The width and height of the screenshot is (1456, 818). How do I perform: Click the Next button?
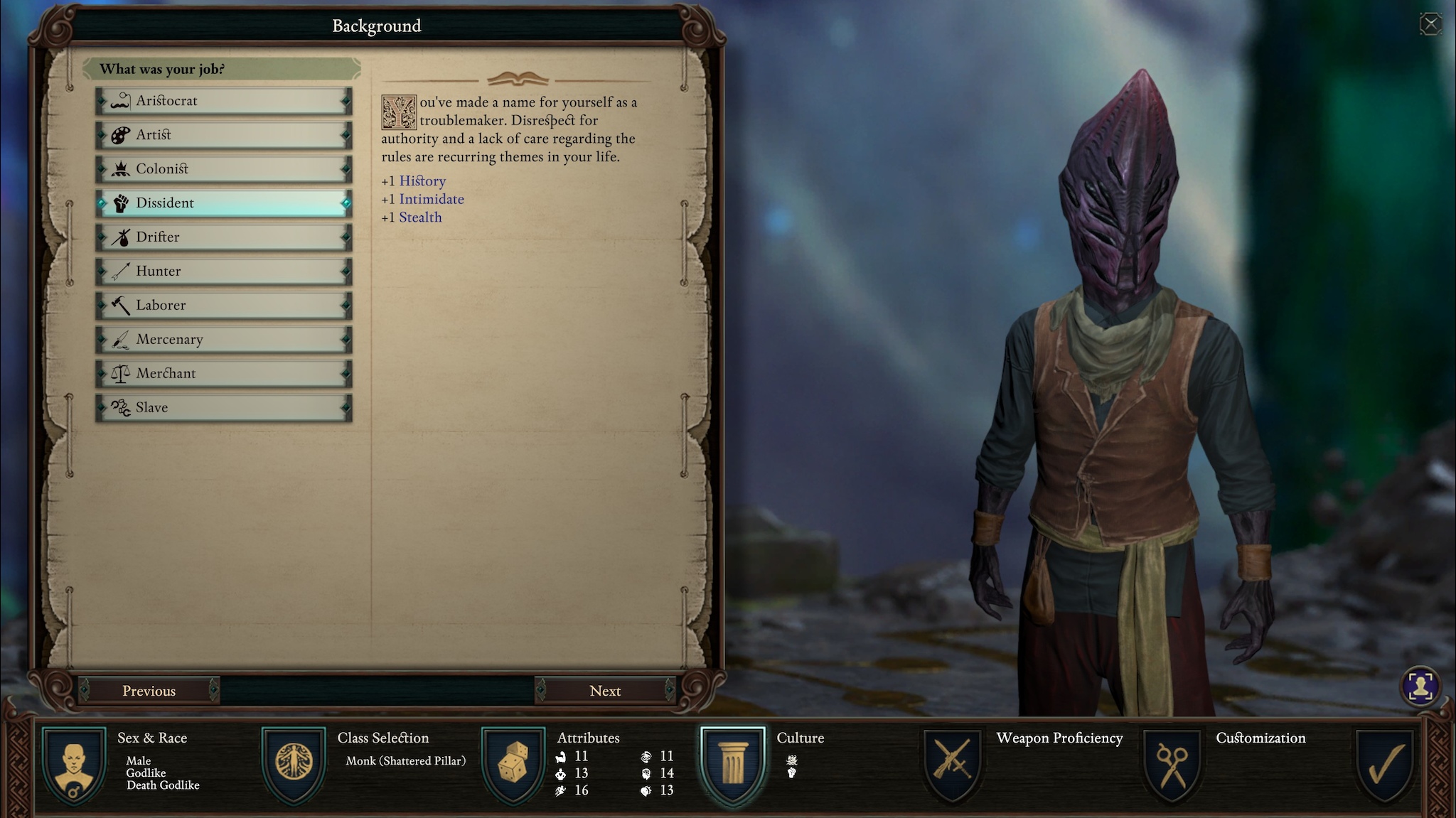605,690
